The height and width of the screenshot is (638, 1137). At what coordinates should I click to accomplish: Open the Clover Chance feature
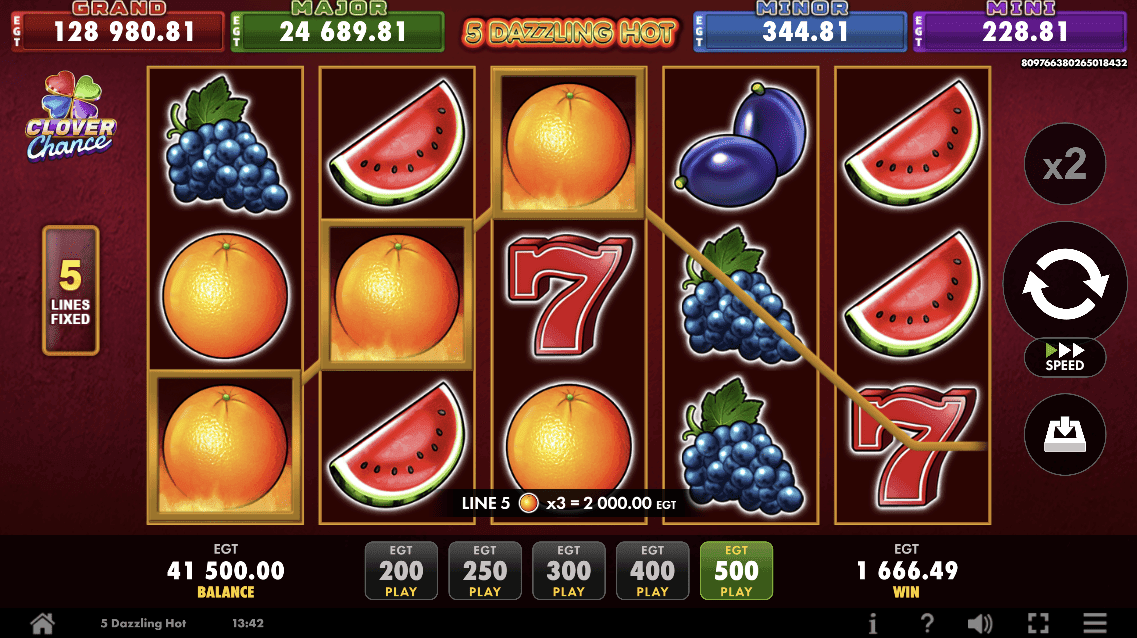[70, 116]
